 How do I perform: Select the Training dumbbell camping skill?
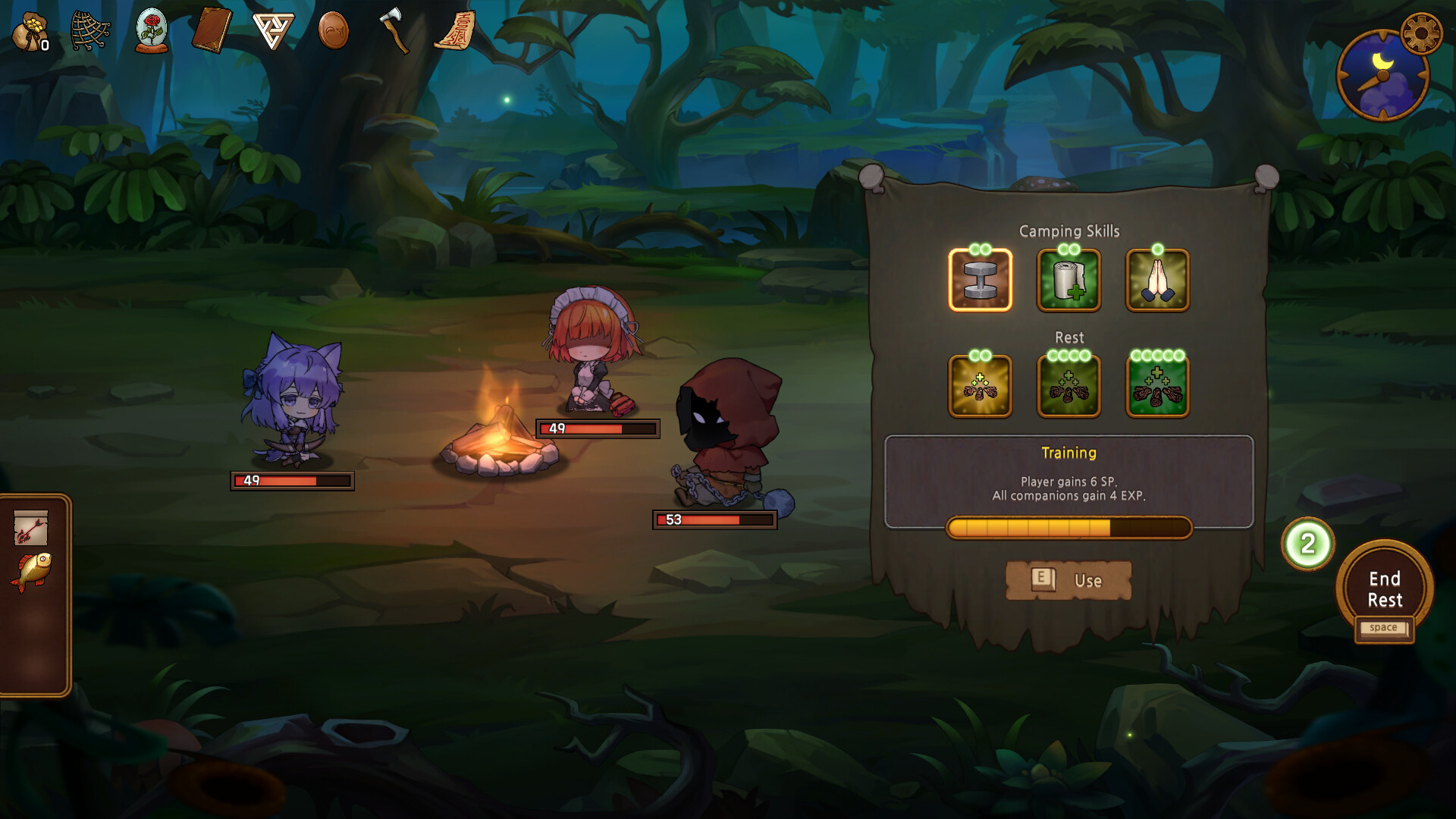tap(980, 280)
